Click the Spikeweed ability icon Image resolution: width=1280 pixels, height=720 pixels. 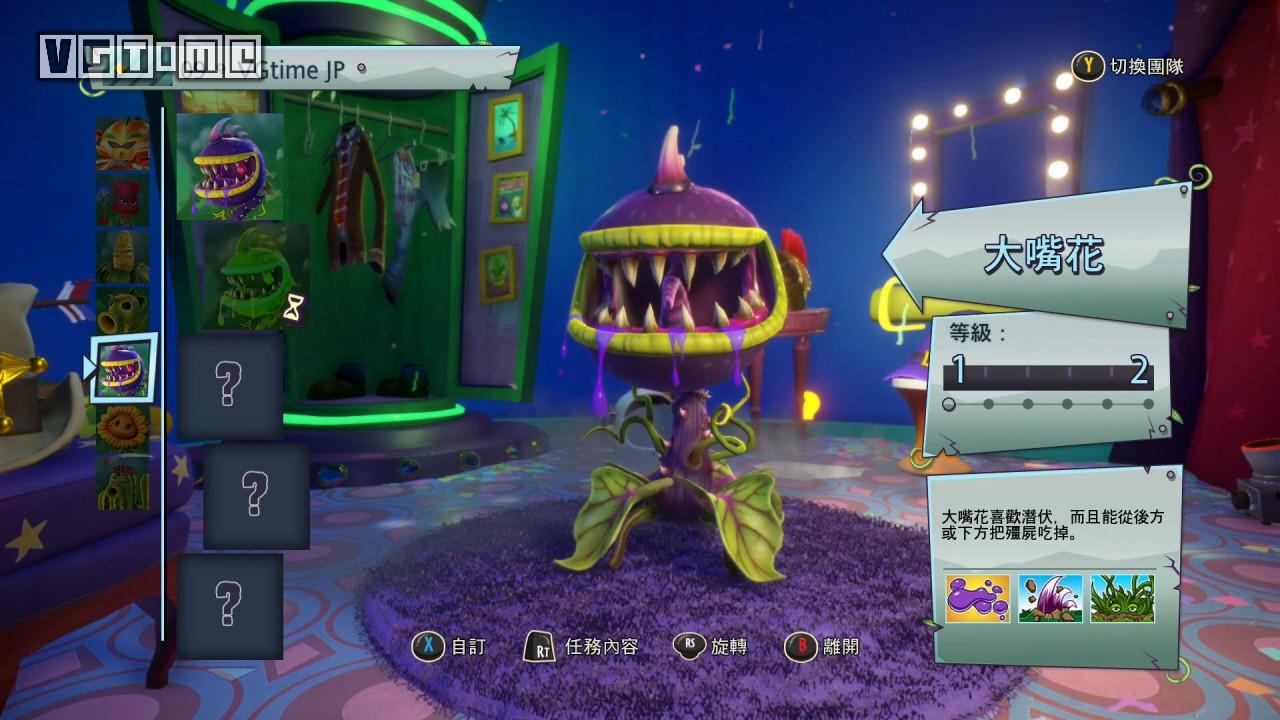coord(1122,598)
